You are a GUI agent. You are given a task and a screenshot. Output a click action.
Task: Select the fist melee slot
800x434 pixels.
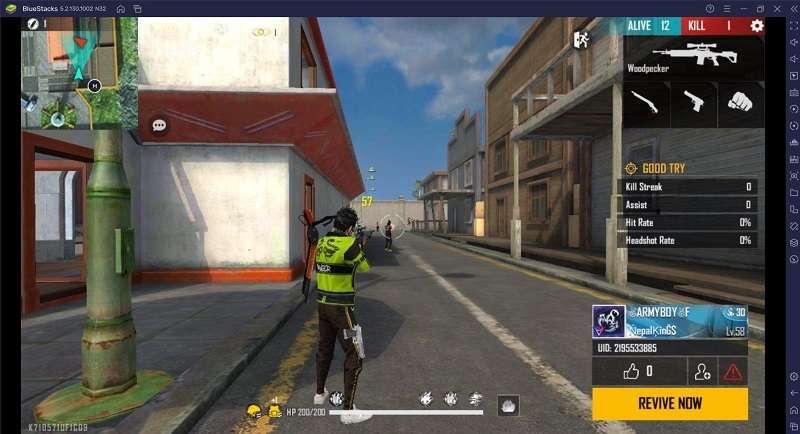coord(738,103)
